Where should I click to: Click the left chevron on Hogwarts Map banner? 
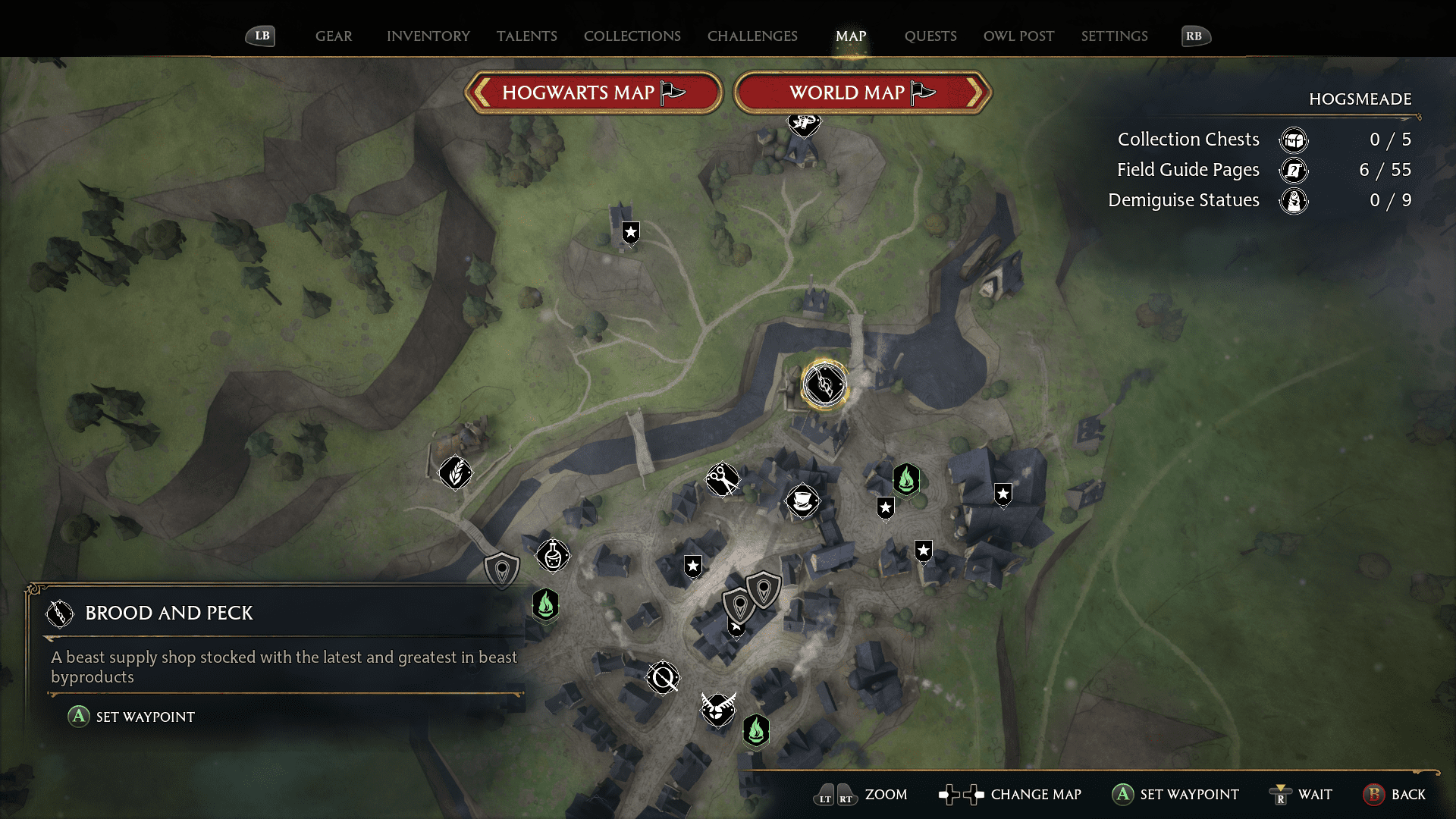point(483,93)
